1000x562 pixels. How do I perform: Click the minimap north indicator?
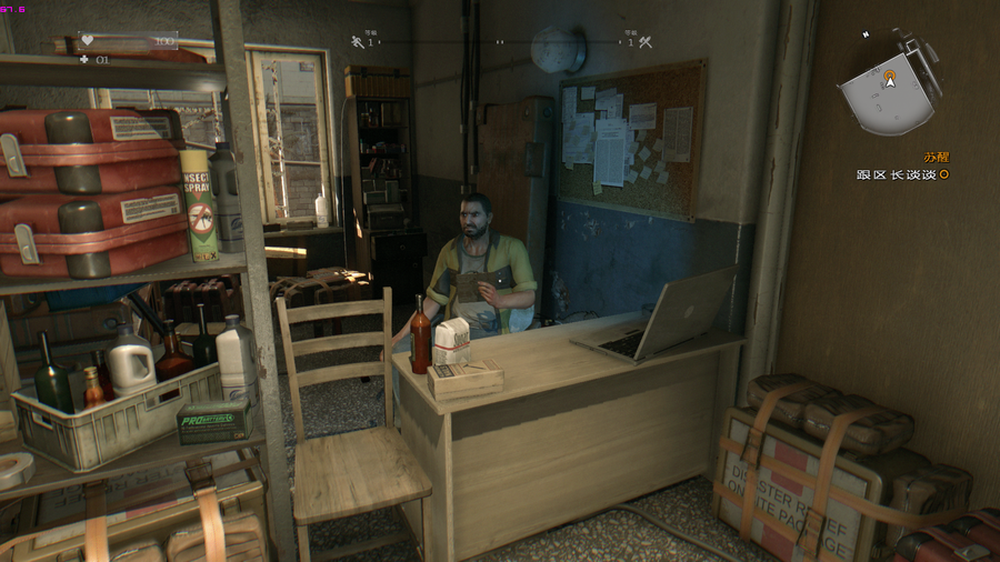867,35
